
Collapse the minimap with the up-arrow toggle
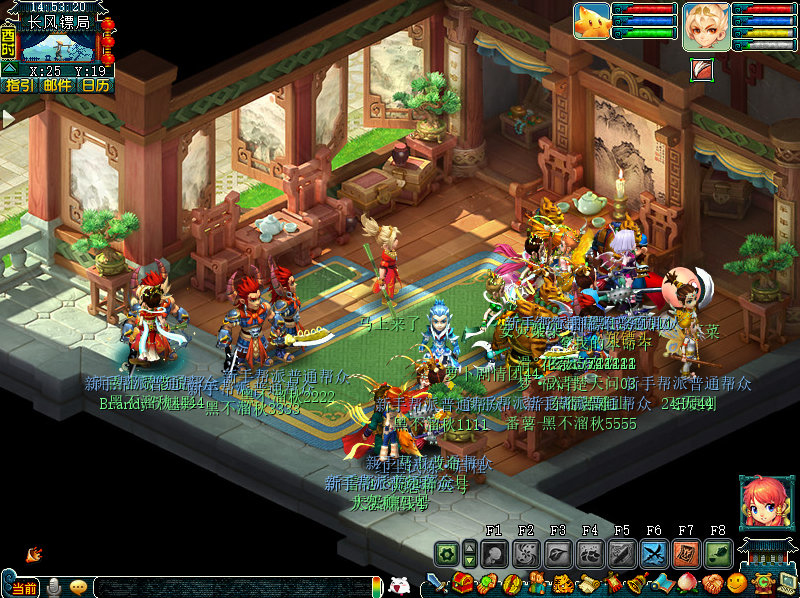coord(9,68)
